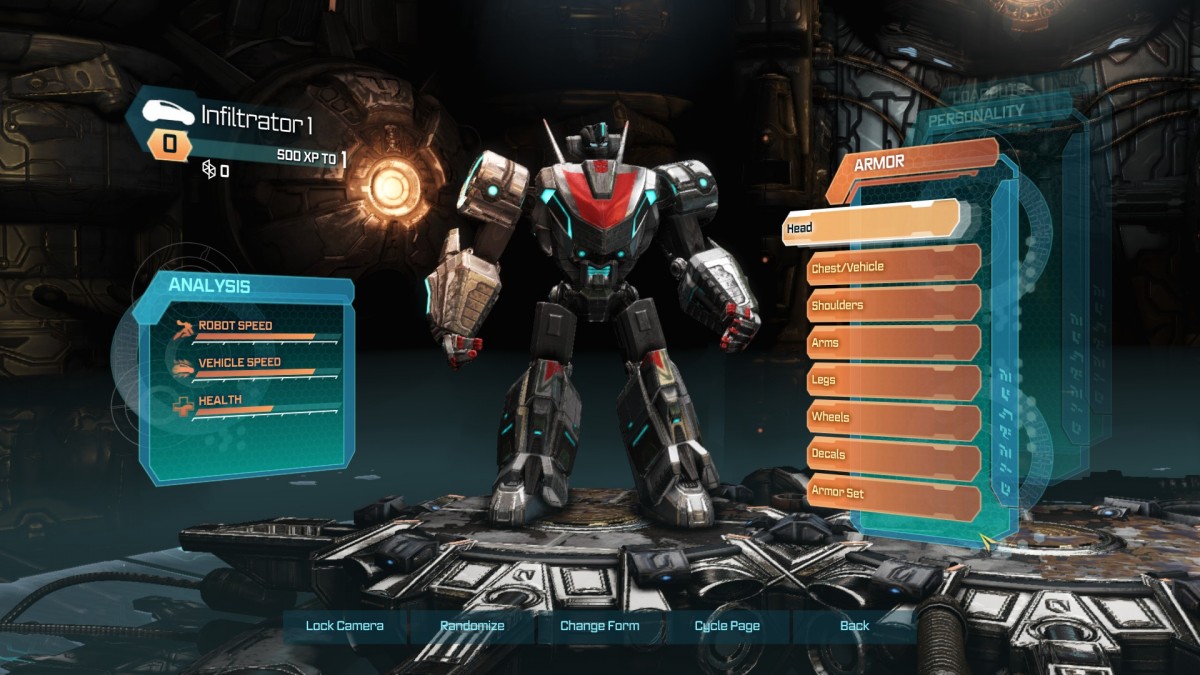Choose the Shoulders armor entry
Viewport: 1200px width, 675px height.
(x=893, y=305)
